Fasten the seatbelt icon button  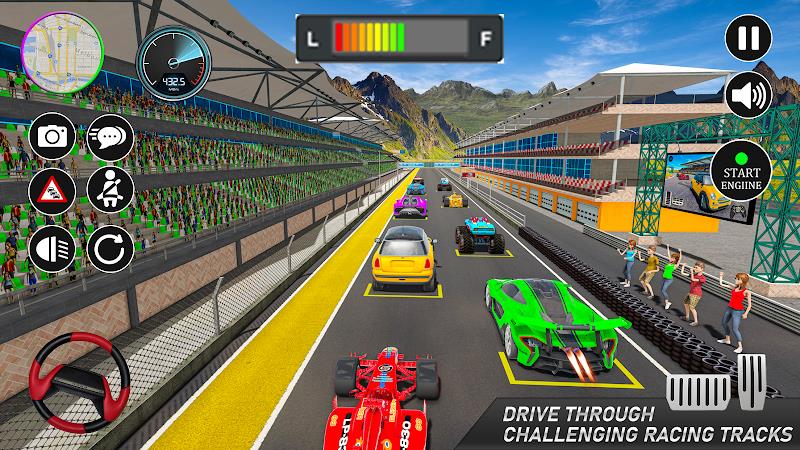(109, 189)
